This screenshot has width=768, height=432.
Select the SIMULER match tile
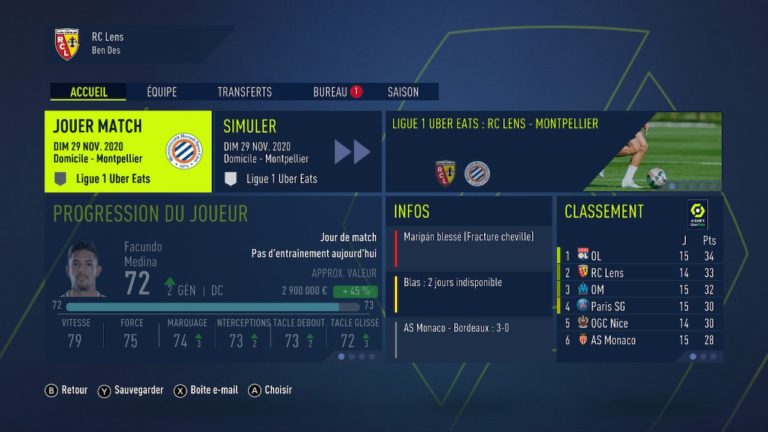point(298,151)
